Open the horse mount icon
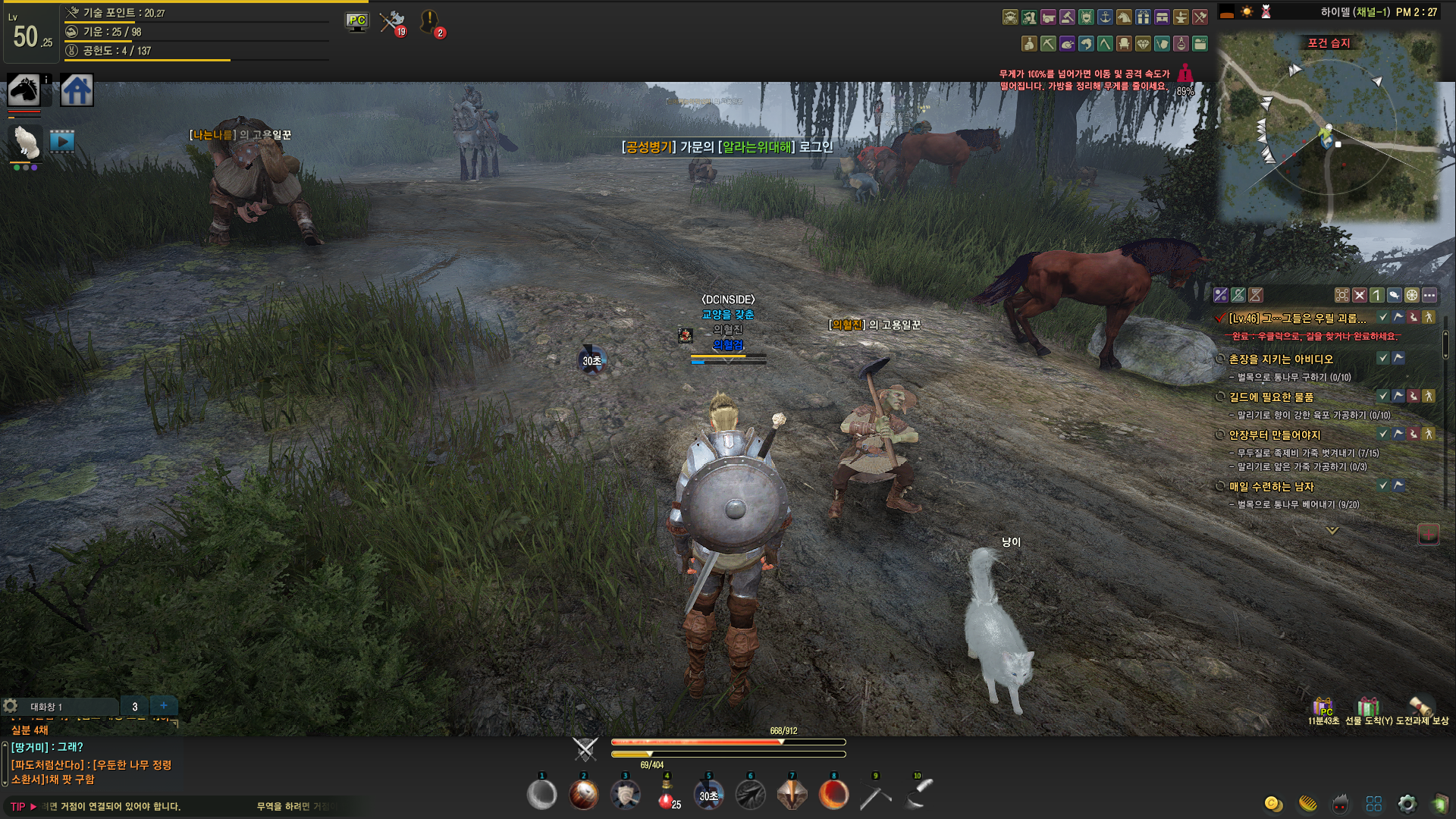Viewport: 1456px width, 819px height. point(24,91)
